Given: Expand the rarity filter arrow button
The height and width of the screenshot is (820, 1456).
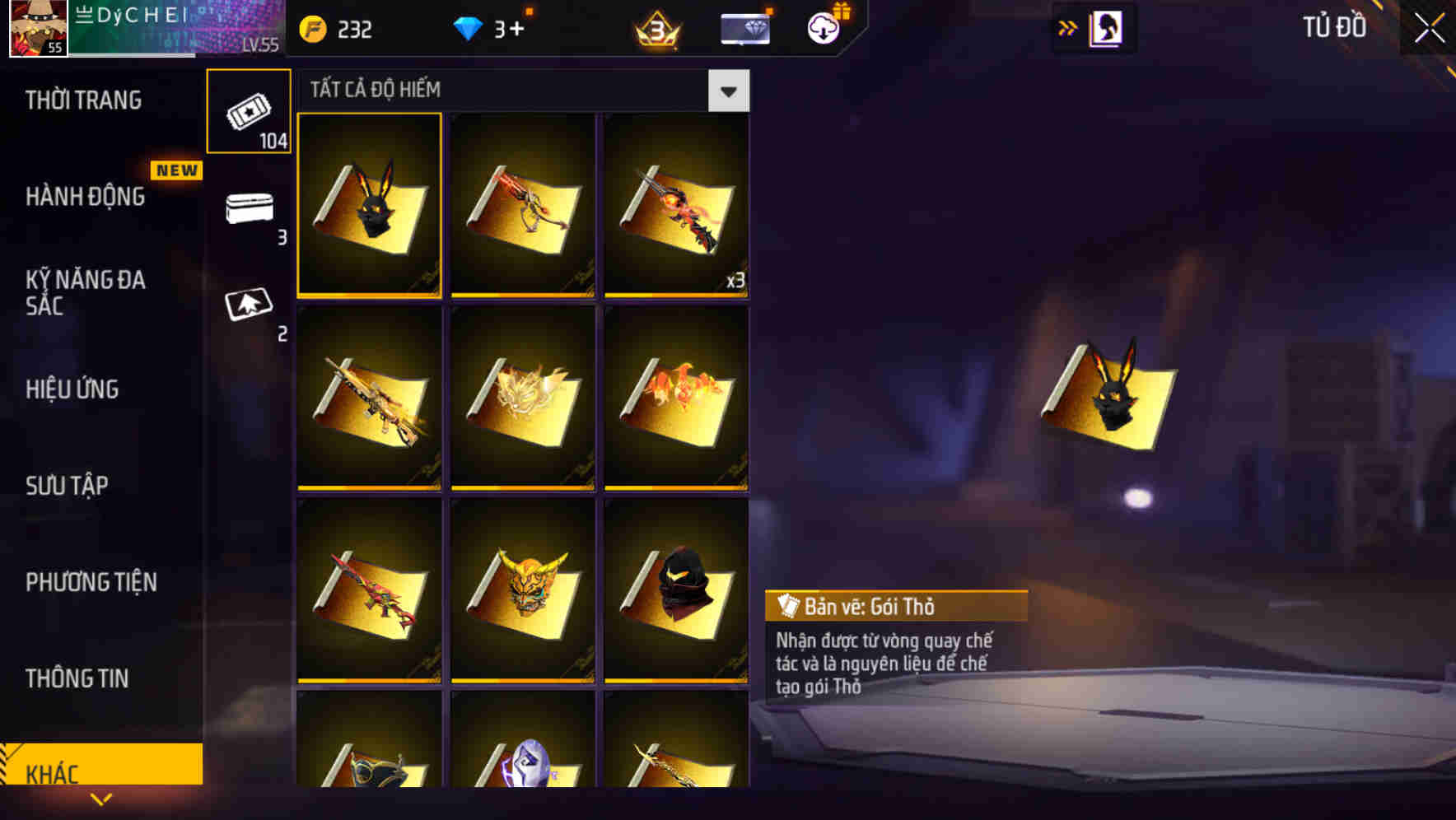Looking at the screenshot, I should click(728, 91).
